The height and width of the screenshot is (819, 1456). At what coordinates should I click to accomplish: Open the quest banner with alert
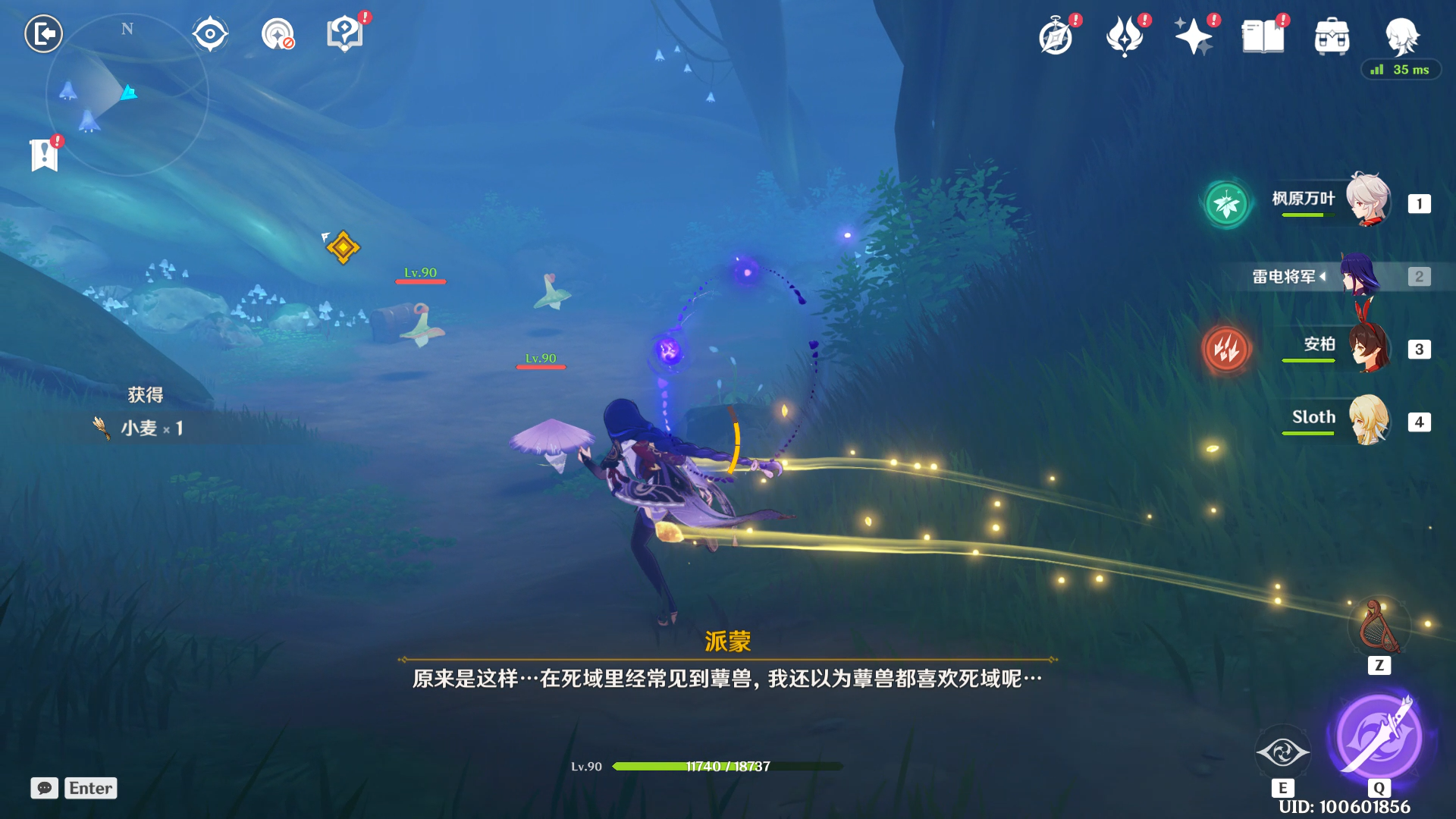click(45, 155)
